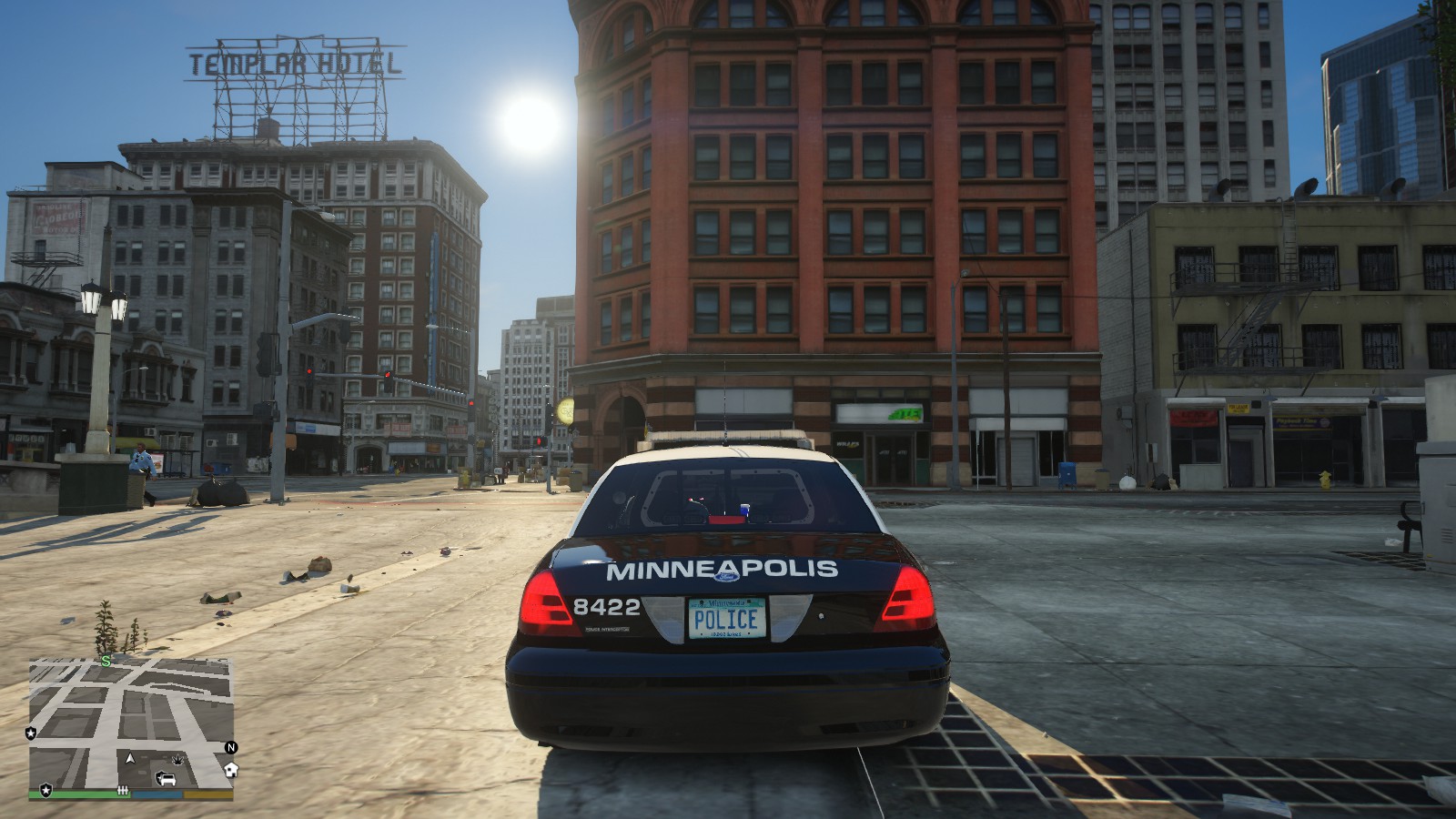Select the north compass N icon
Viewport: 1456px width, 819px height.
tap(231, 747)
